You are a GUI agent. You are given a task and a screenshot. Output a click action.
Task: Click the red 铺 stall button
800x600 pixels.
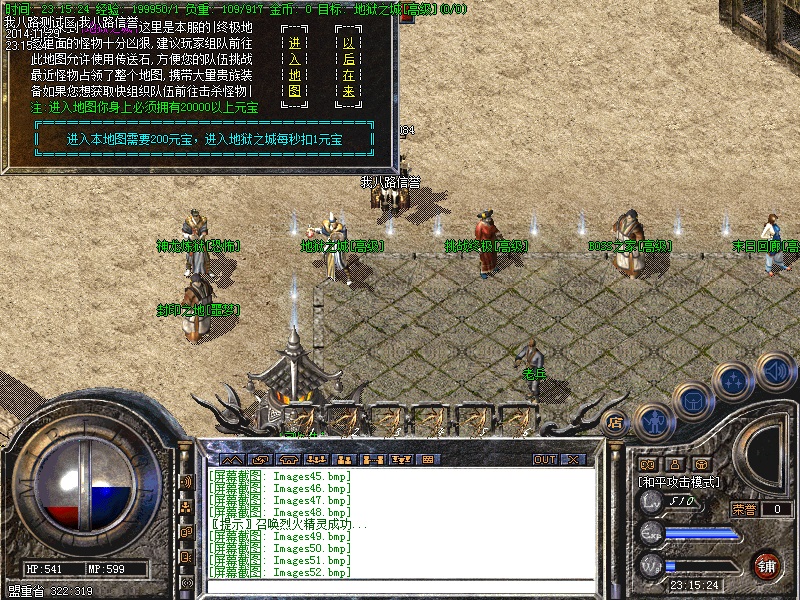coord(767,565)
